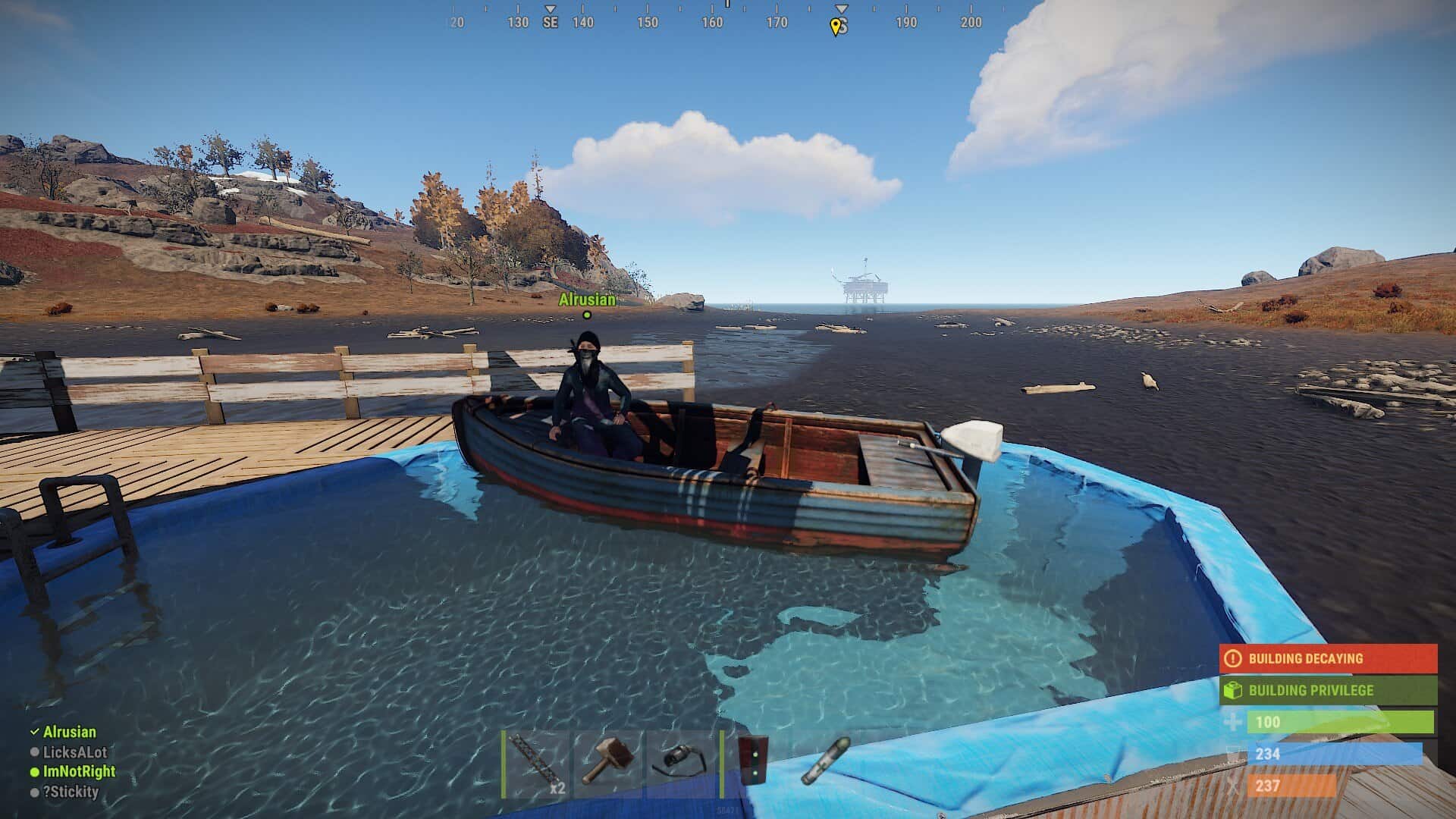Click the orange warning icon beside Building Decaying
1456x819 pixels.
pyautogui.click(x=1232, y=658)
